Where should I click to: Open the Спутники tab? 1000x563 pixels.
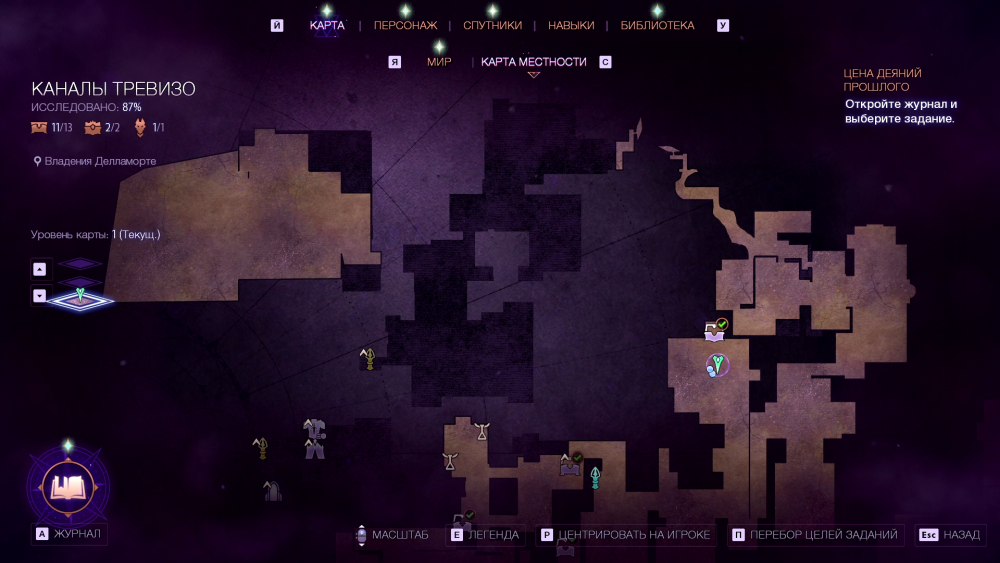click(x=492, y=26)
